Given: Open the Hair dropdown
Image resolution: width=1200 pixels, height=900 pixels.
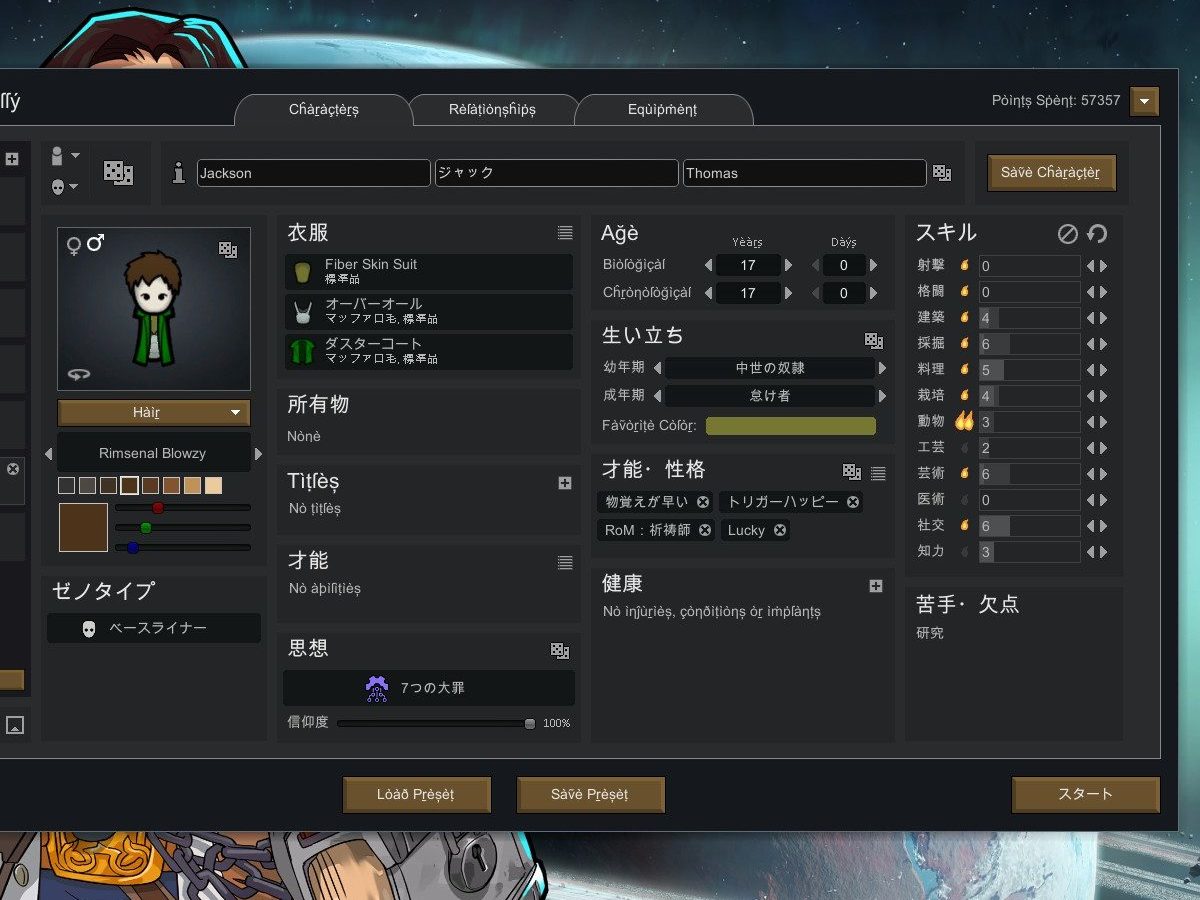Looking at the screenshot, I should [154, 412].
